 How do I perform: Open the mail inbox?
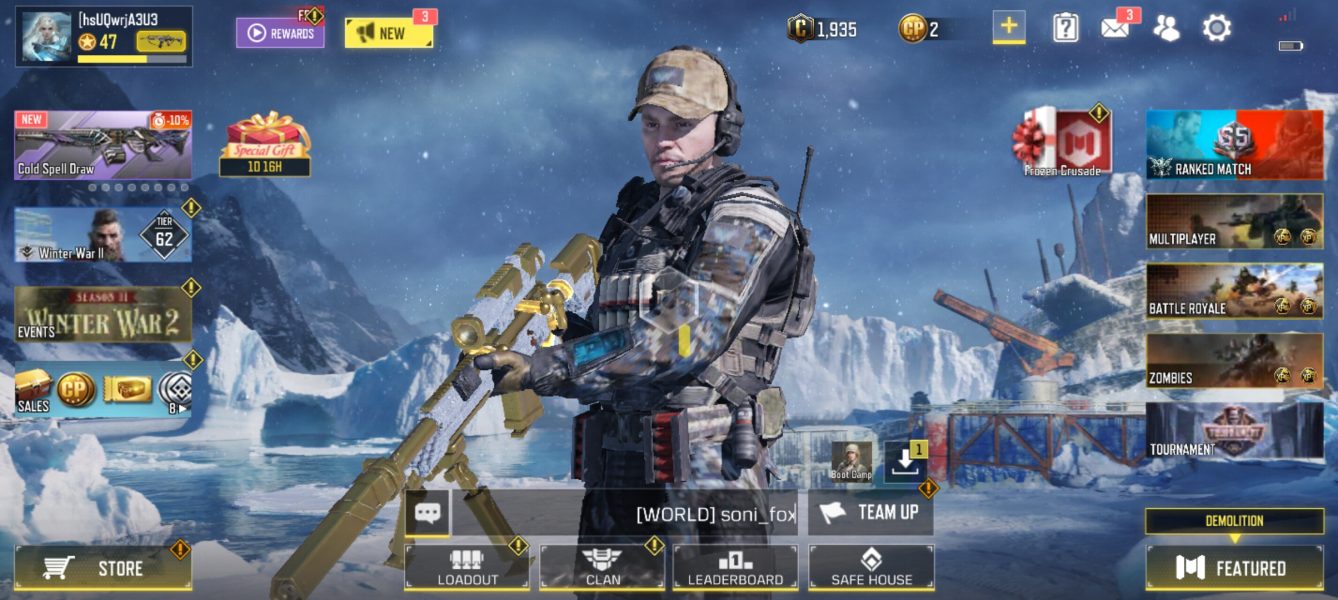click(x=1115, y=28)
